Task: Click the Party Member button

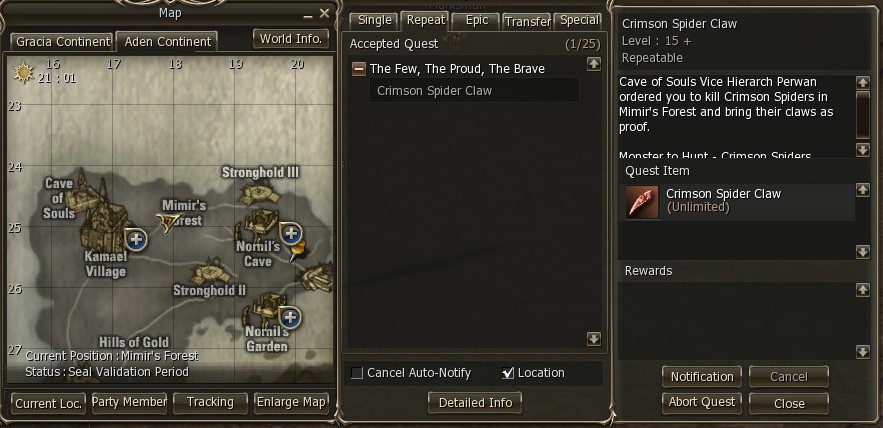Action: point(129,402)
